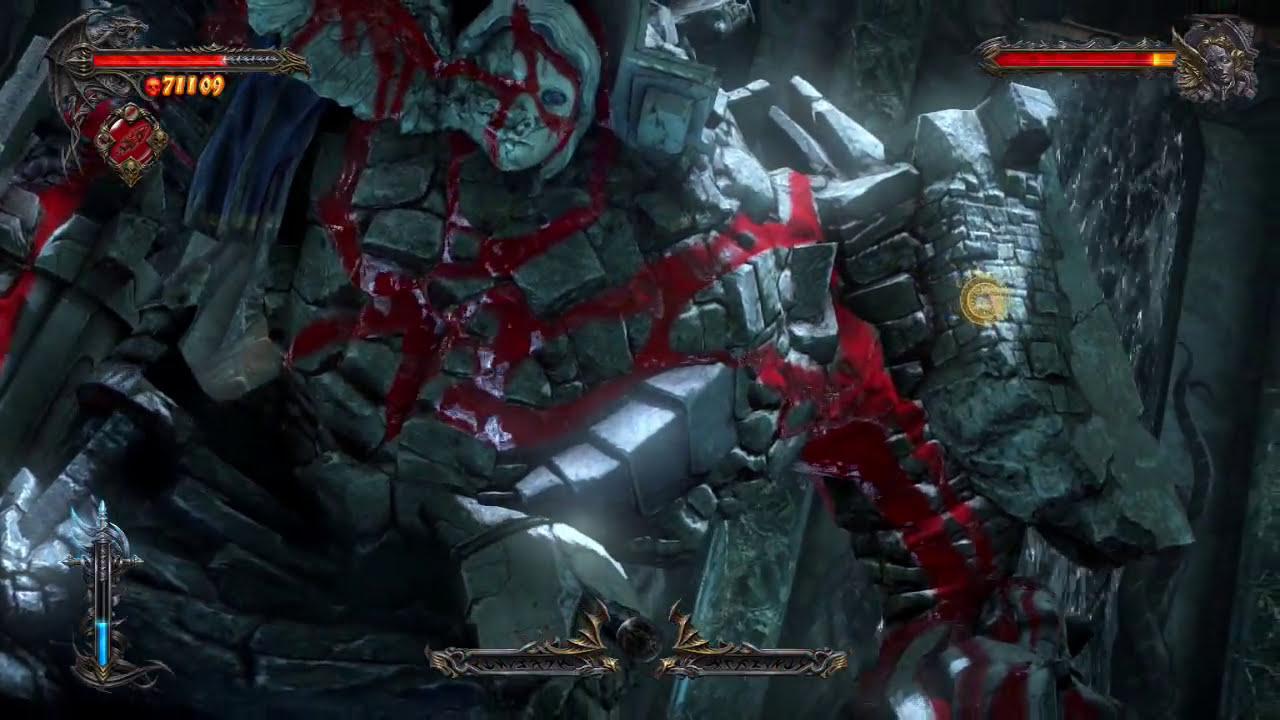This screenshot has width=1280, height=720.
Task: Toggle the blue energy segment of the magic meter
Action: [102, 642]
